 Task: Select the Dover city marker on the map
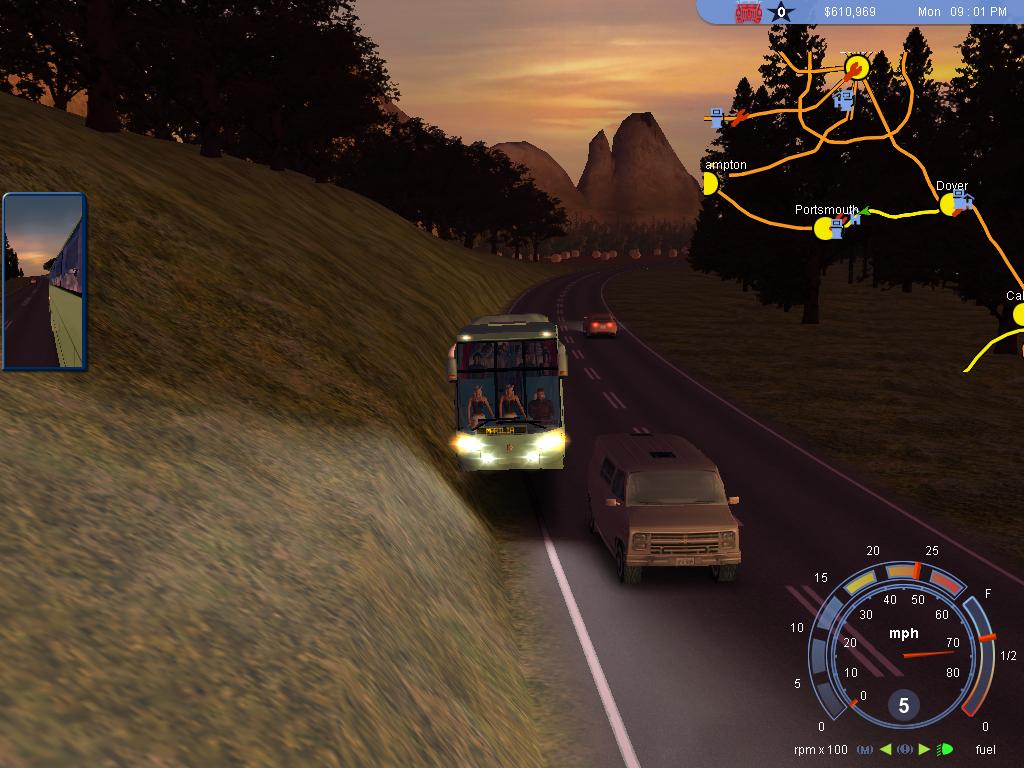pyautogui.click(x=948, y=205)
